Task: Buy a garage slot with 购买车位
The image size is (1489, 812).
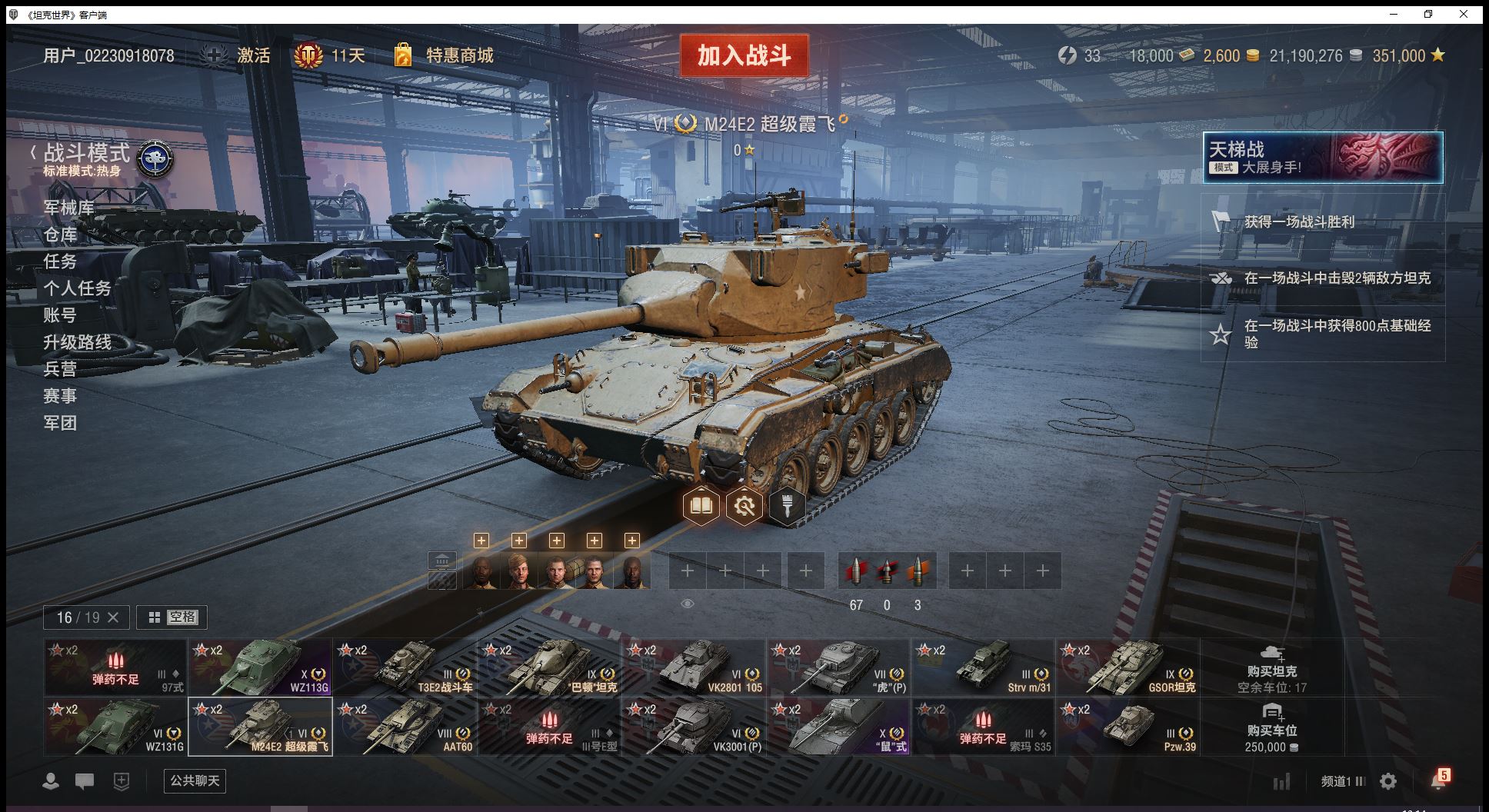Action: click(1271, 727)
